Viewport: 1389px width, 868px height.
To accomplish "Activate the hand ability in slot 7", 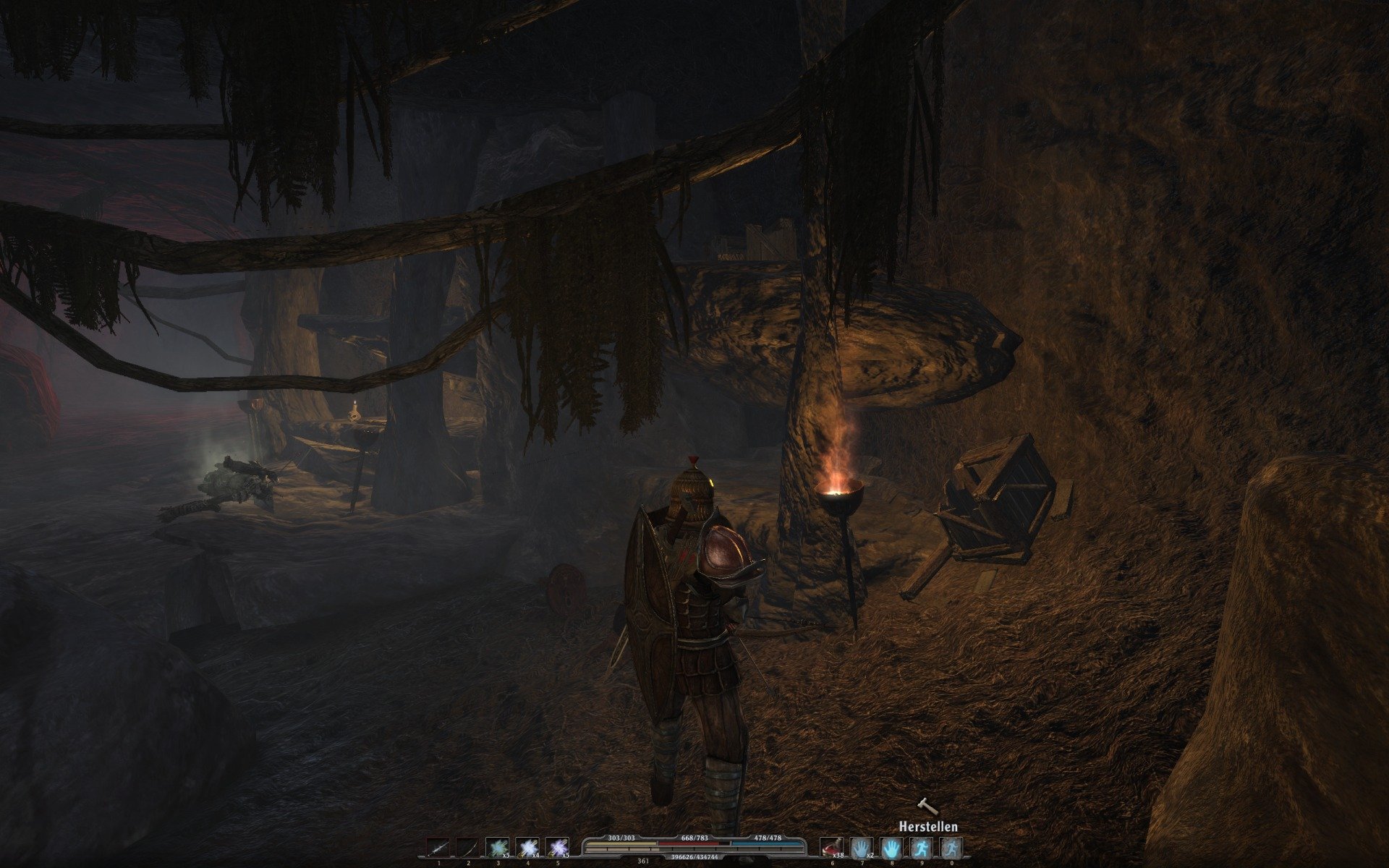I will coord(862,848).
